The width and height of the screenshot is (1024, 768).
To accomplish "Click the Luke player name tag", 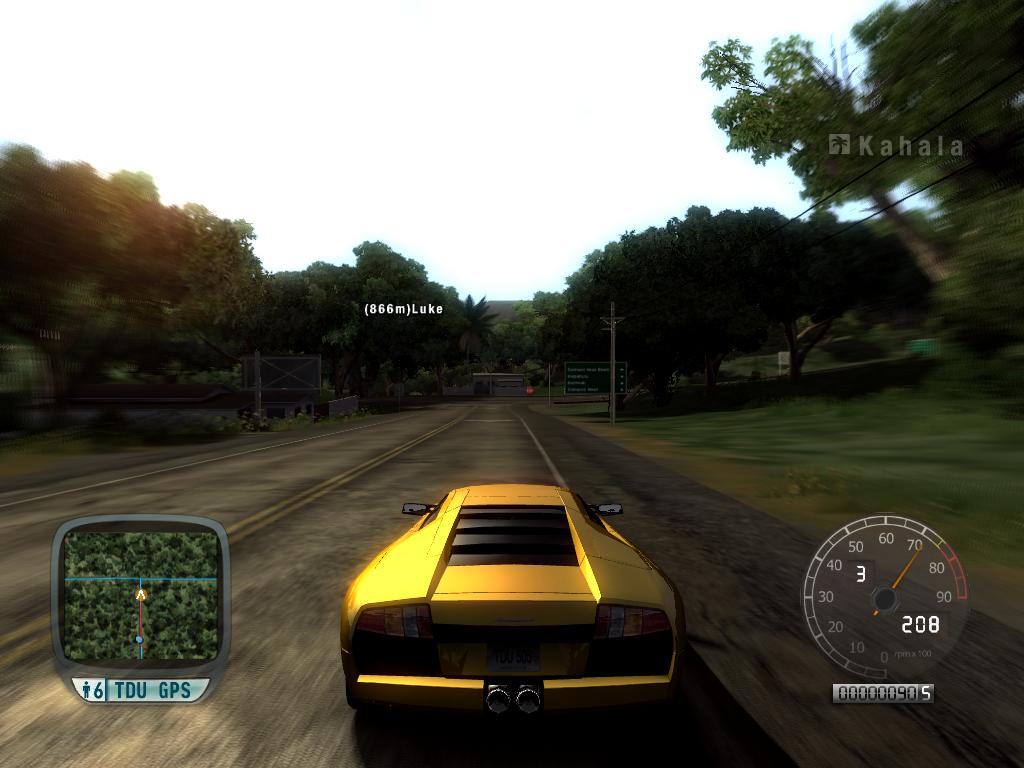I will coord(403,310).
